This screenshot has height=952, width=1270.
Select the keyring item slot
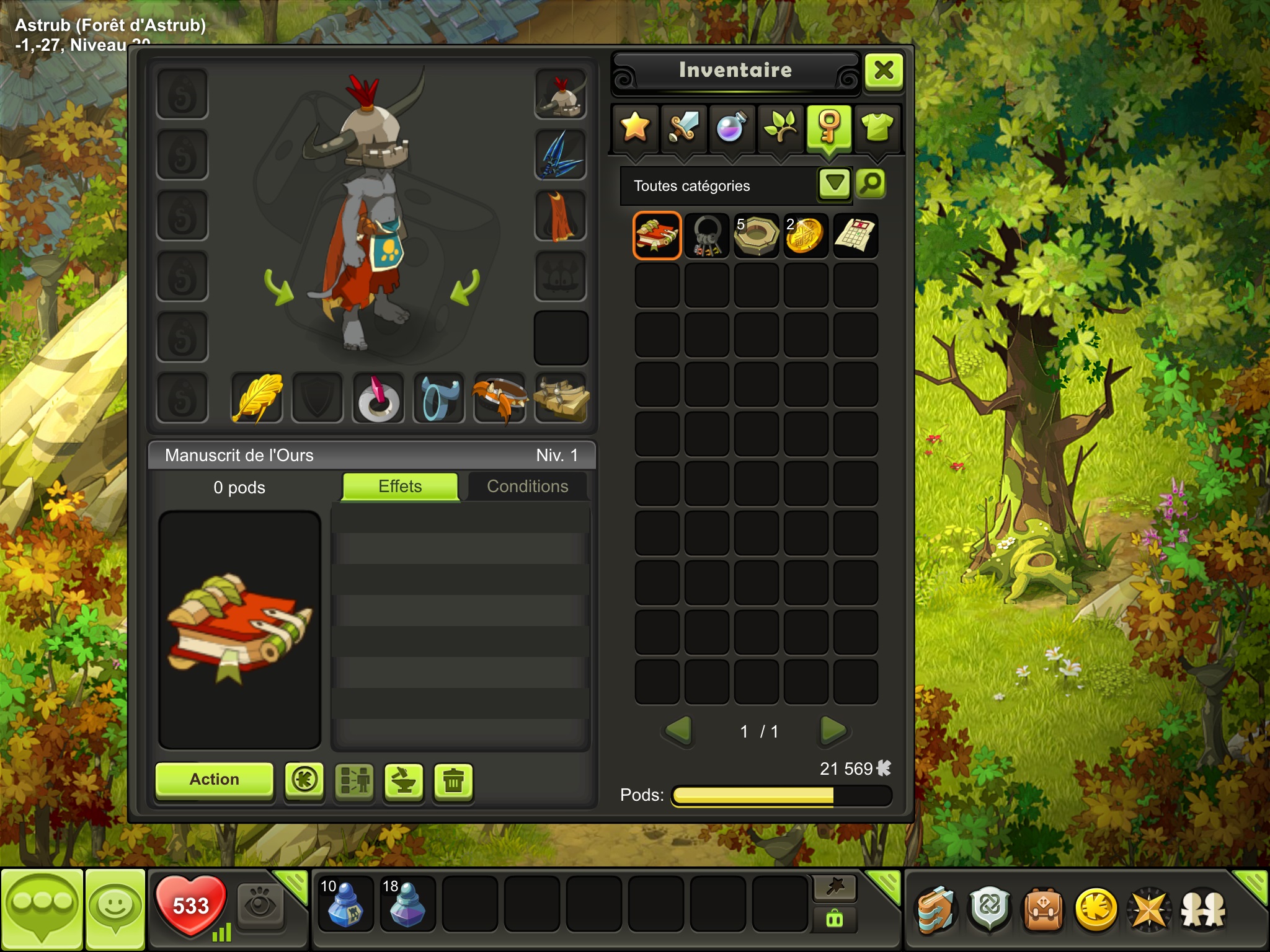pos(707,236)
